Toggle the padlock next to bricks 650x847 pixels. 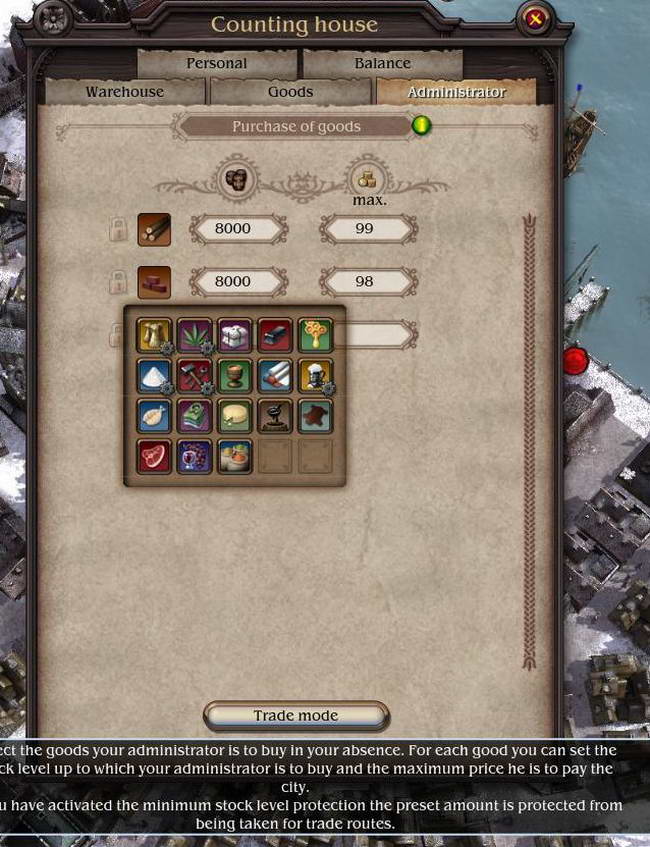pos(118,282)
